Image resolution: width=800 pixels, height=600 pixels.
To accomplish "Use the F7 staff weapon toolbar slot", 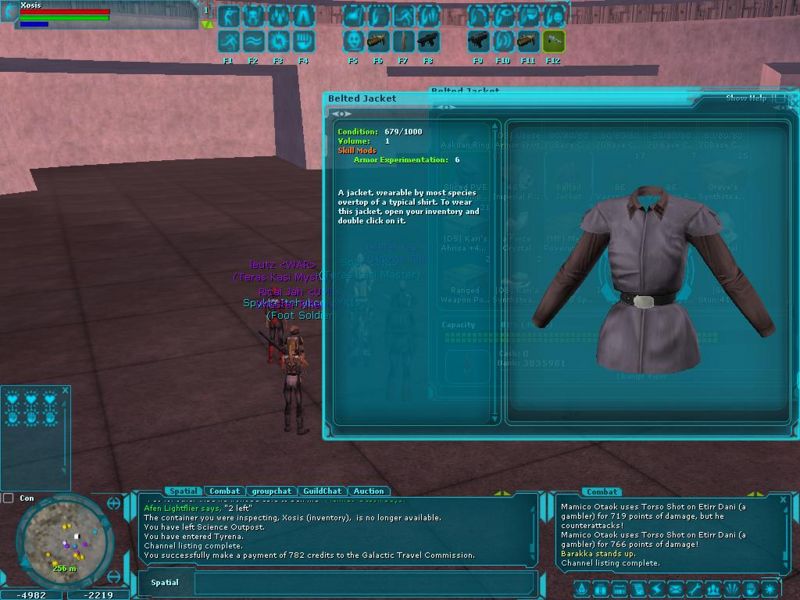I will click(403, 41).
